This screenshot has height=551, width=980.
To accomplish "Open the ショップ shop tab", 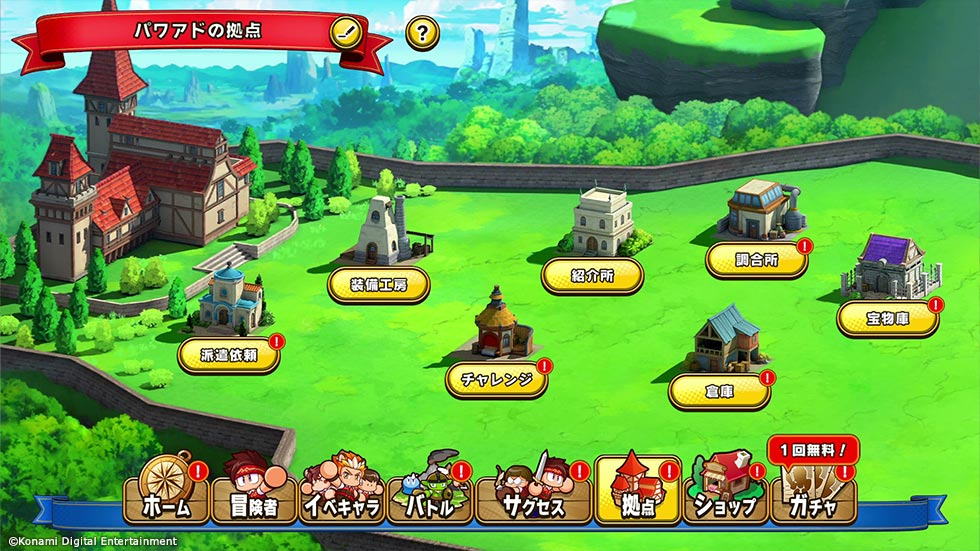I will coord(723,492).
